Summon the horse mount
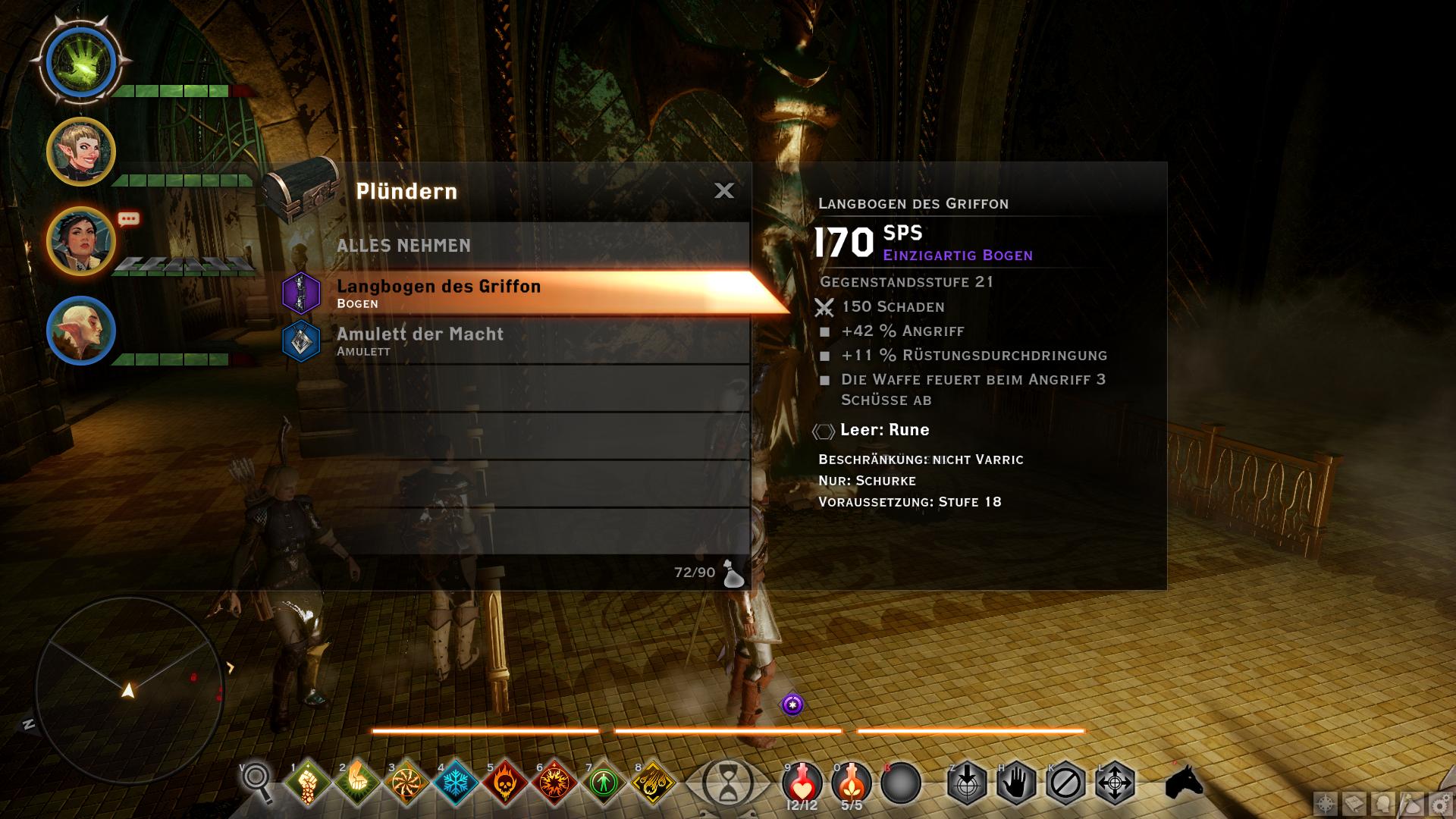The height and width of the screenshot is (819, 1456). tap(1184, 782)
